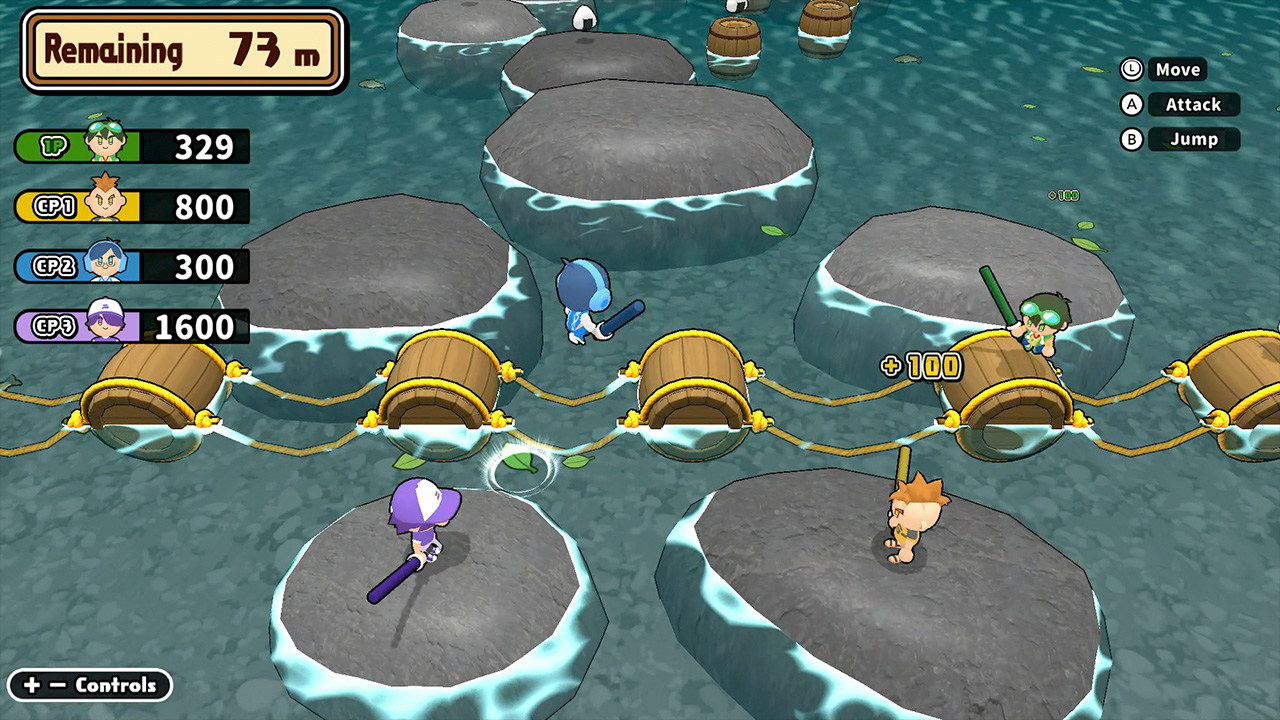Click the Attack action label
The width and height of the screenshot is (1280, 720).
1193,104
